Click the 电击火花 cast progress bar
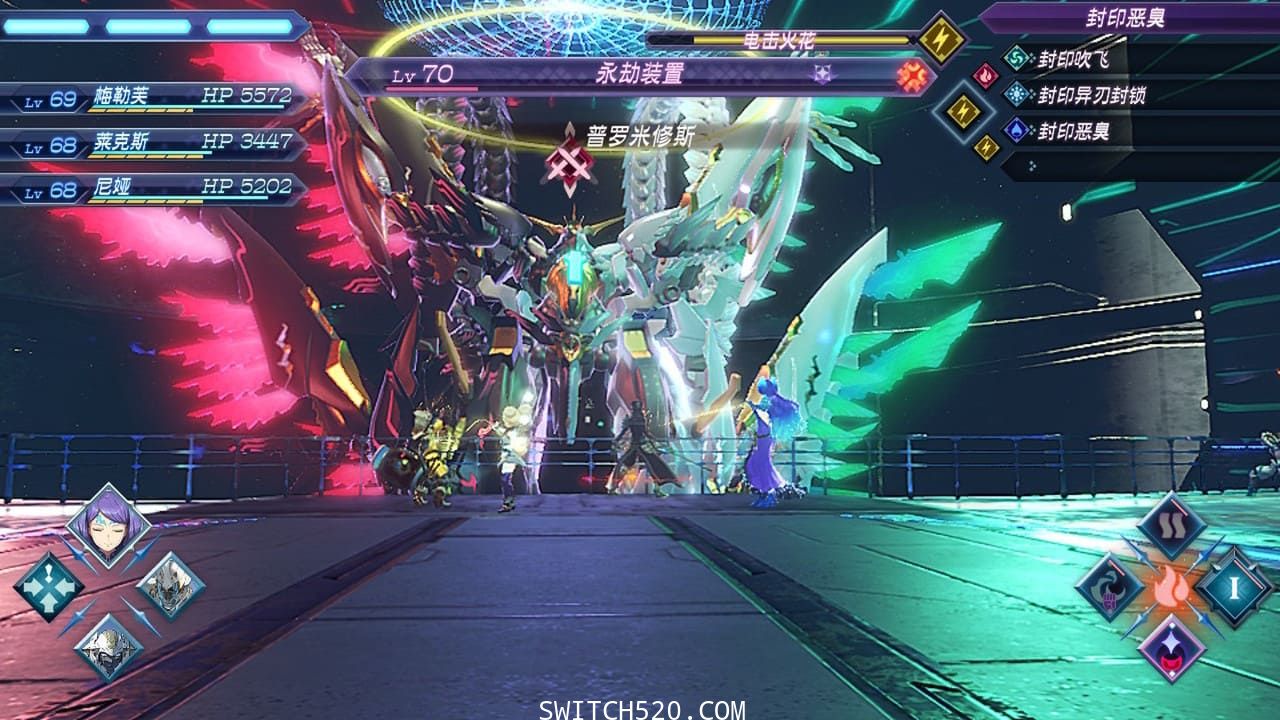 coord(780,40)
